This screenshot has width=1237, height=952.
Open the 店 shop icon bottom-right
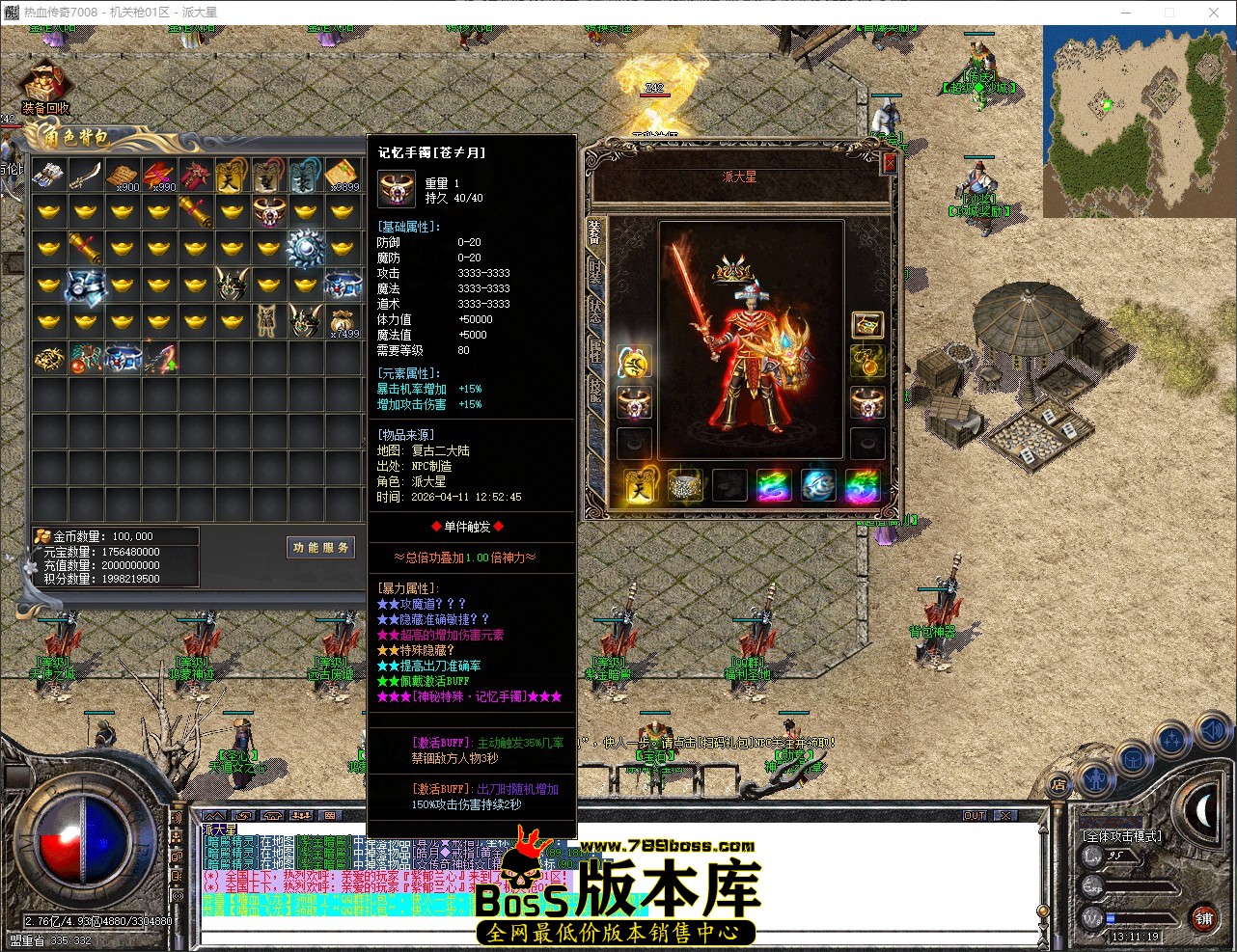[x=1059, y=784]
